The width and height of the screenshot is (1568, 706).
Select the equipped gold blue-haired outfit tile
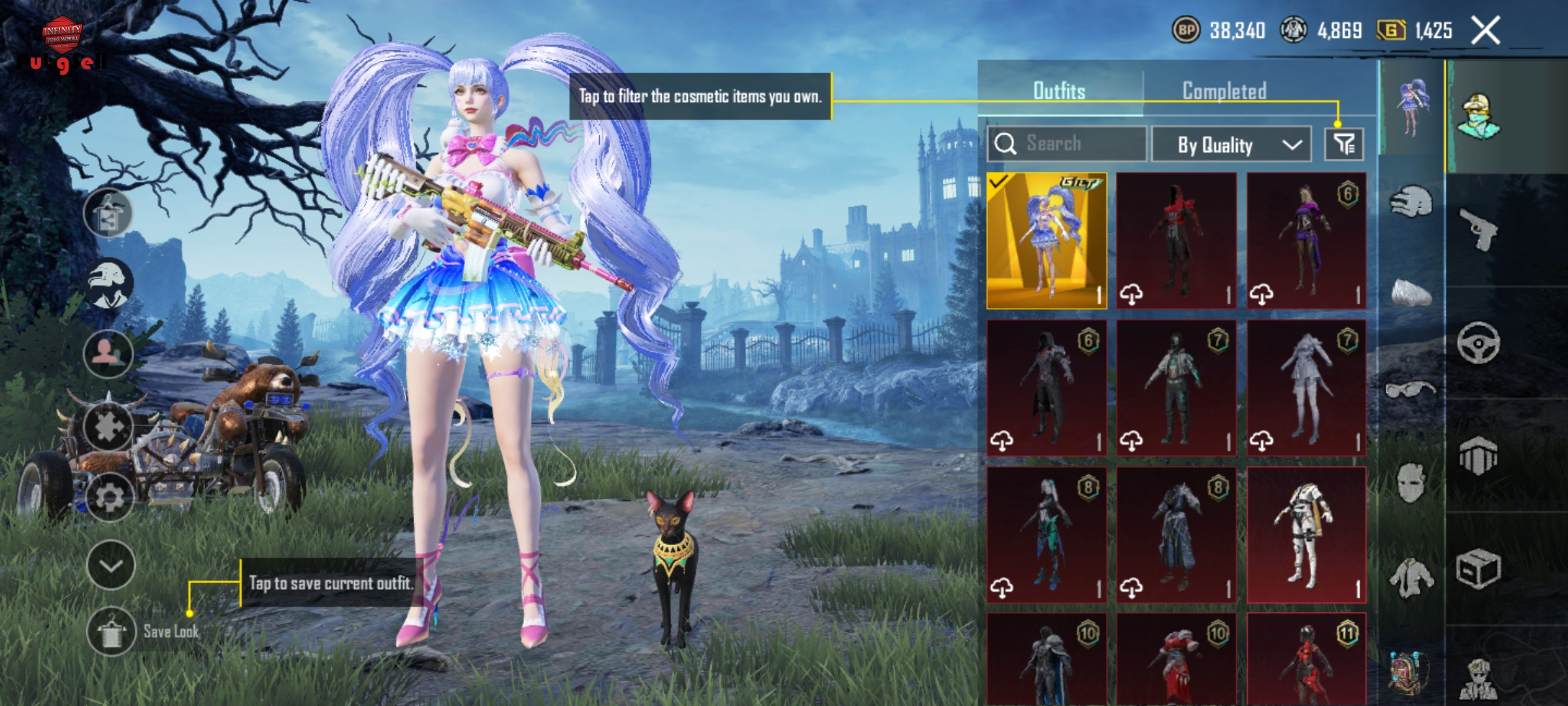click(x=1047, y=241)
